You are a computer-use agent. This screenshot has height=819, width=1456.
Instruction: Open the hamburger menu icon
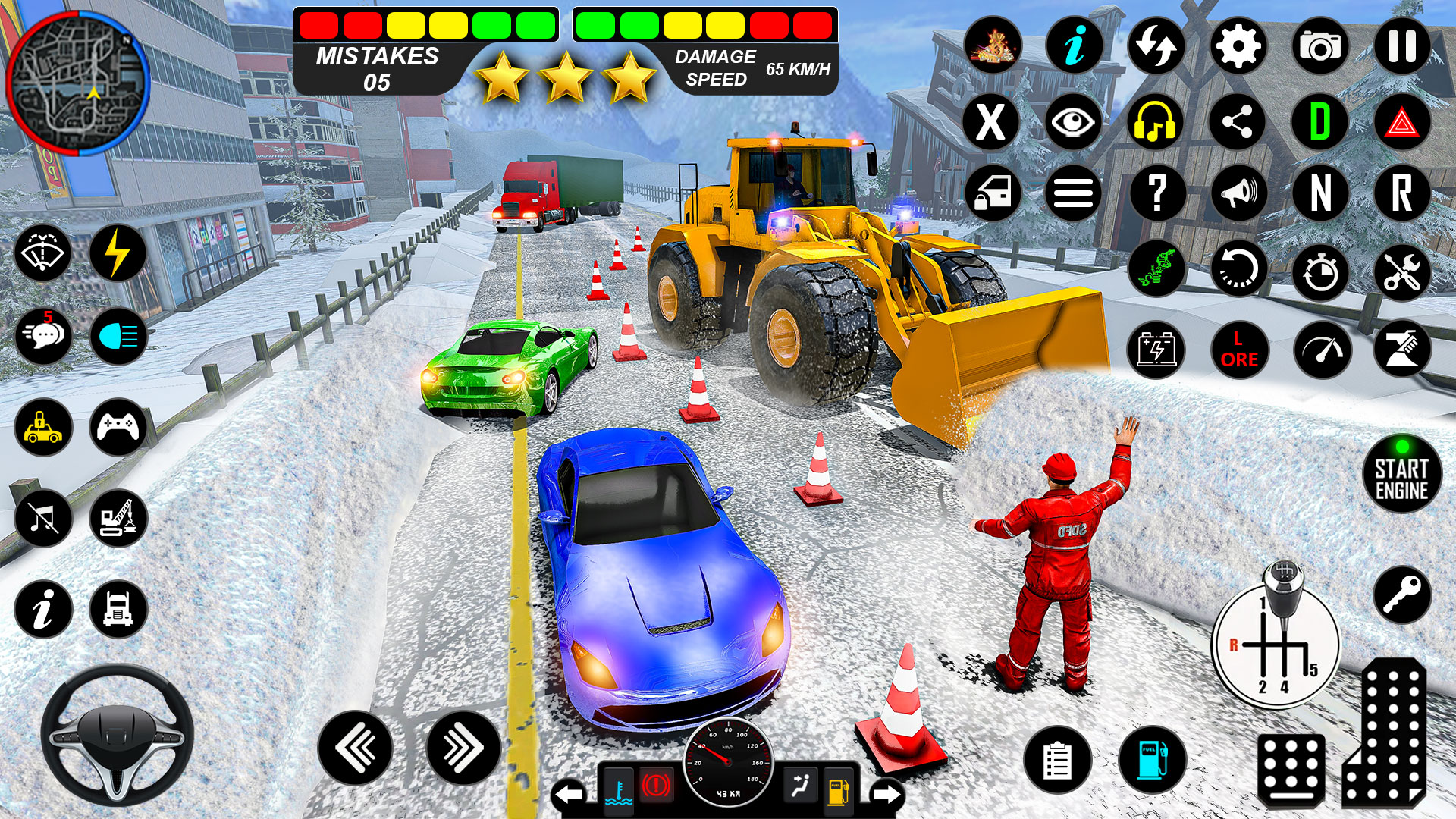point(1072,193)
